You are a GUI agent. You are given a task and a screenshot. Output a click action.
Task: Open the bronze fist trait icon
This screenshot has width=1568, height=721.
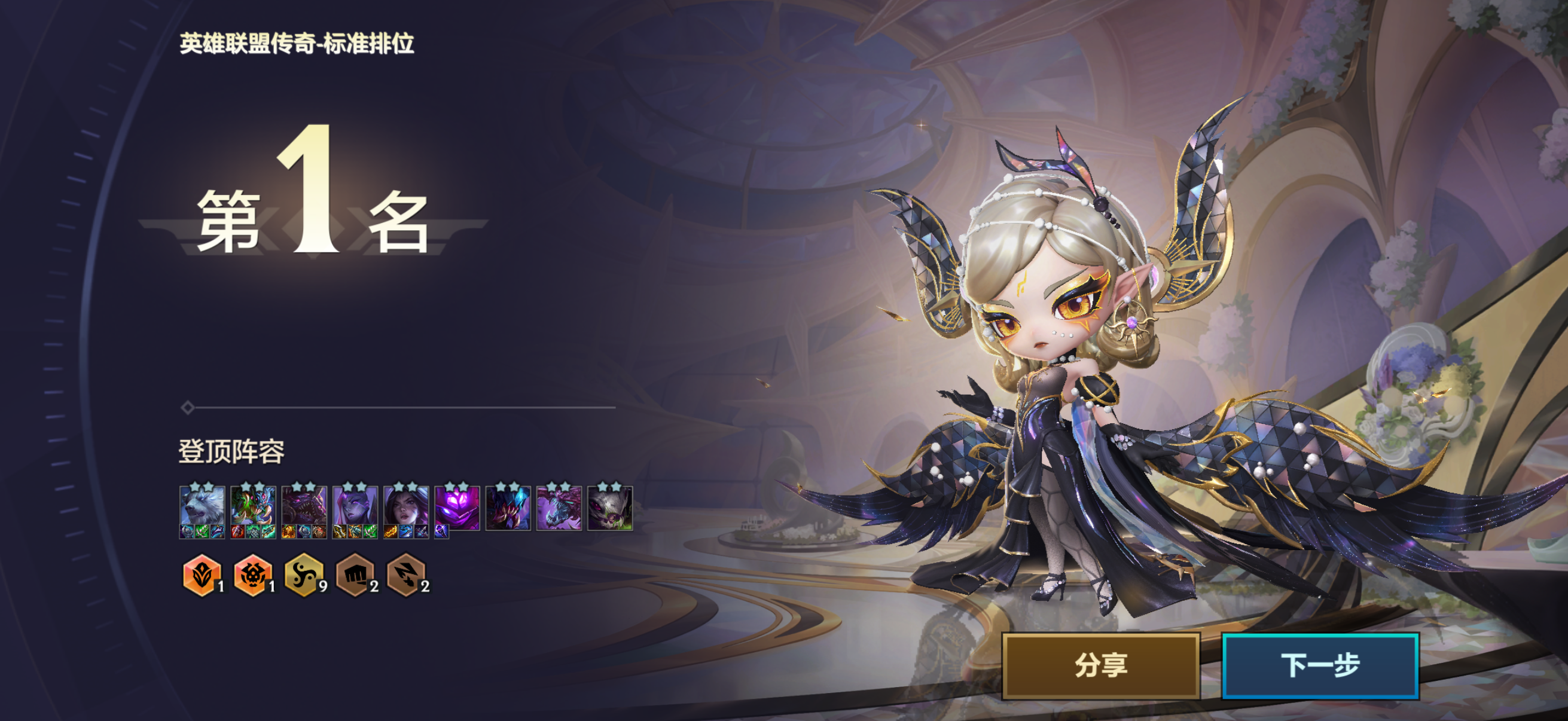354,574
